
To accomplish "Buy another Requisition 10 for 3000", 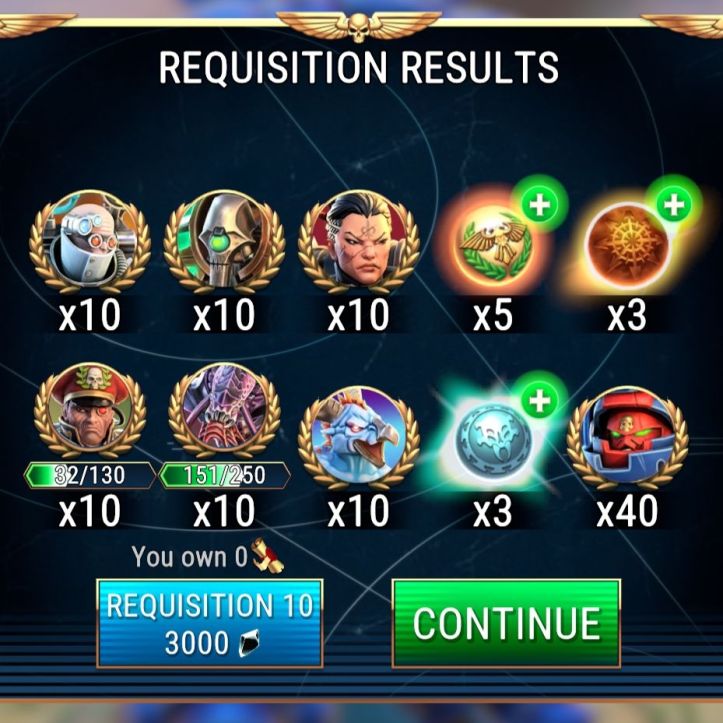I will (209, 622).
